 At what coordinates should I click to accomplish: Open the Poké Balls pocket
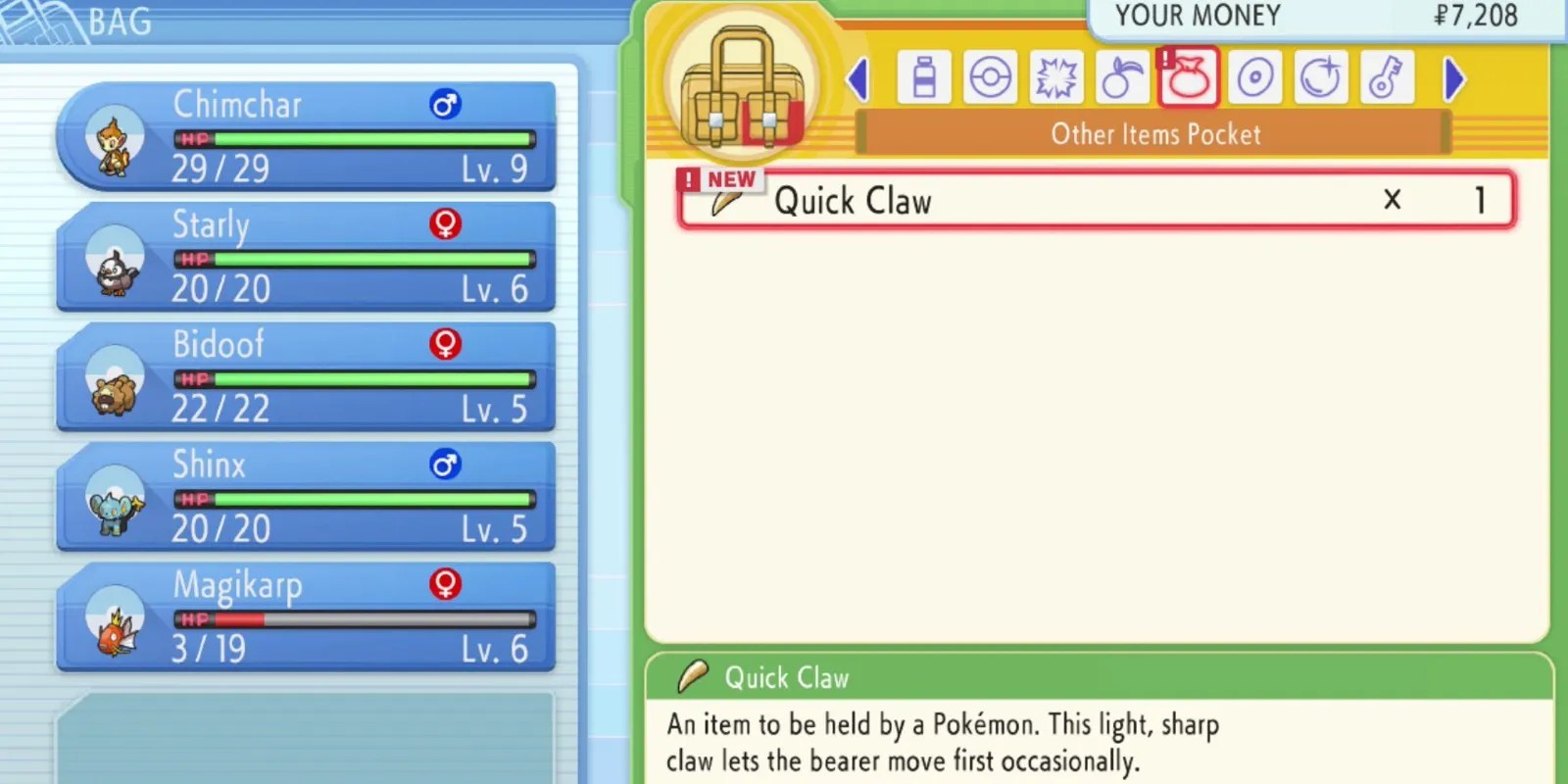tap(990, 76)
